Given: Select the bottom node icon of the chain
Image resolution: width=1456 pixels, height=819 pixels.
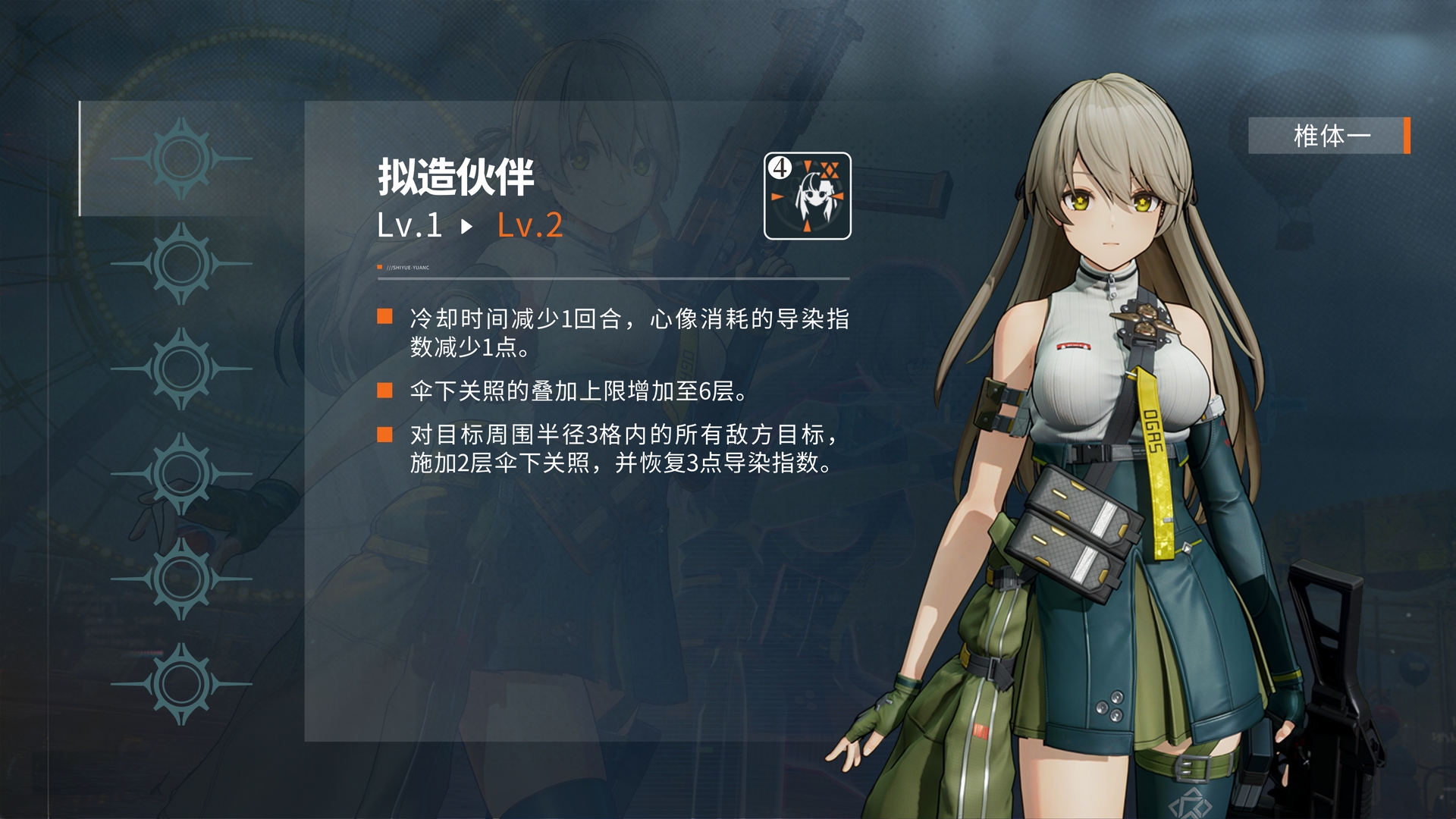Looking at the screenshot, I should click(x=182, y=682).
